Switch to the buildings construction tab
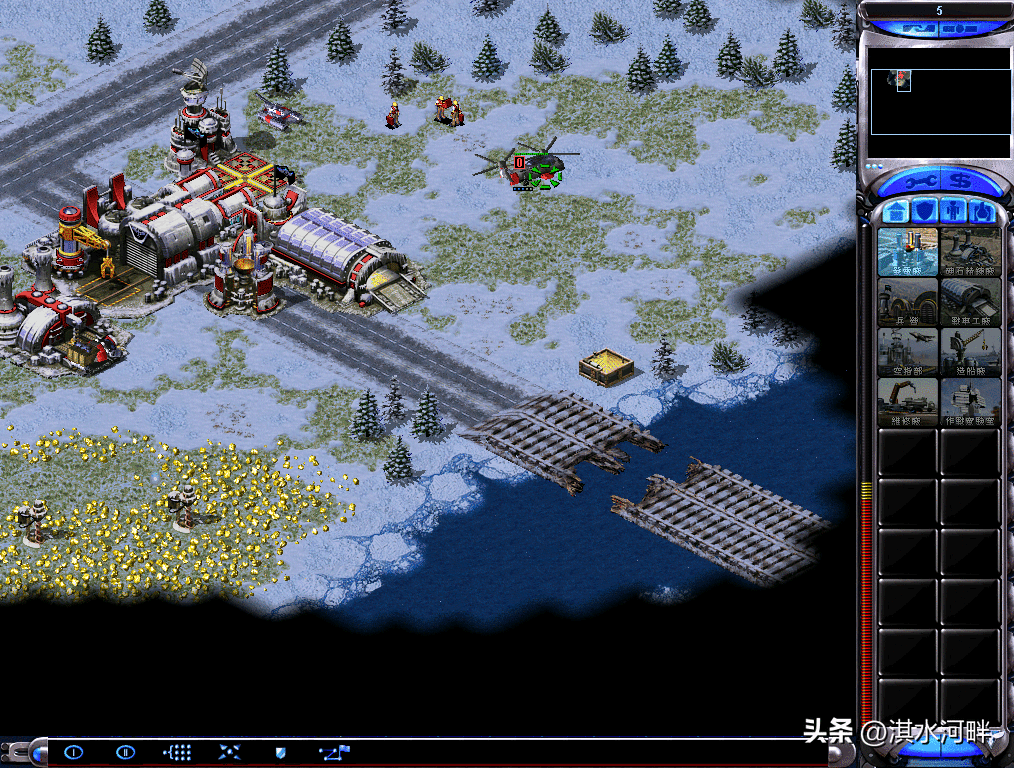1014x768 pixels. click(x=897, y=212)
